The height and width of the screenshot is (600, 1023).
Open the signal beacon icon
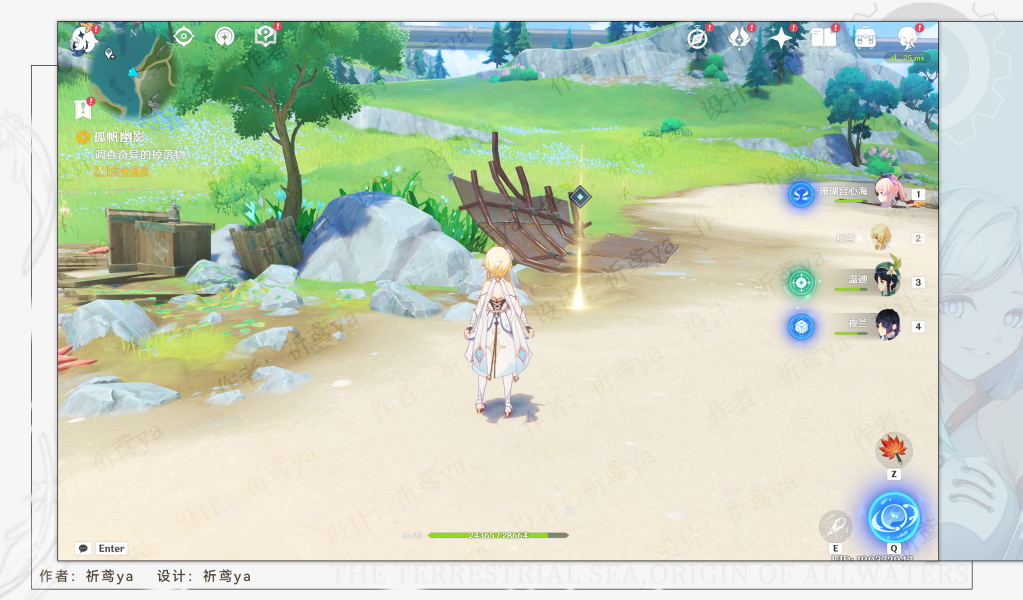pyautogui.click(x=225, y=37)
